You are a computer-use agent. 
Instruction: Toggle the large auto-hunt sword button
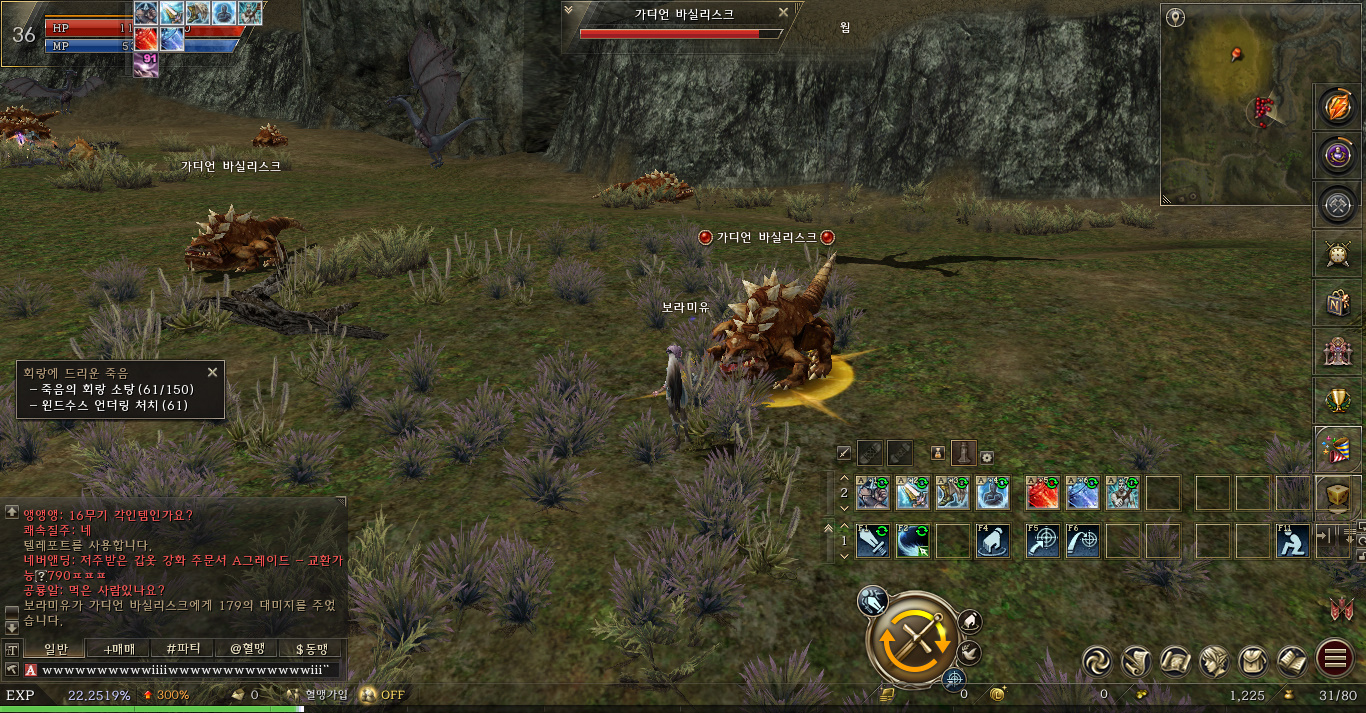(x=912, y=639)
